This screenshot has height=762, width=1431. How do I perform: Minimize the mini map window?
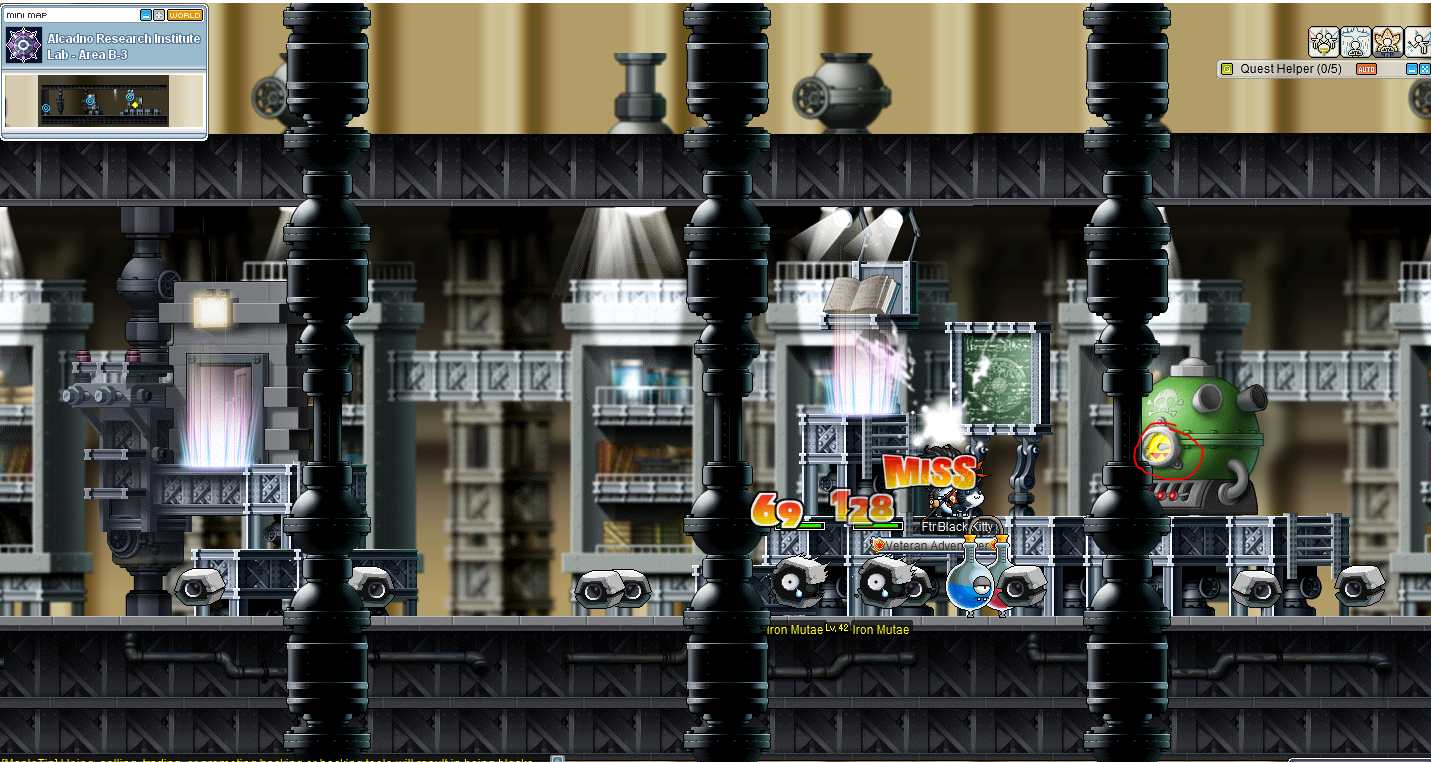click(x=146, y=15)
